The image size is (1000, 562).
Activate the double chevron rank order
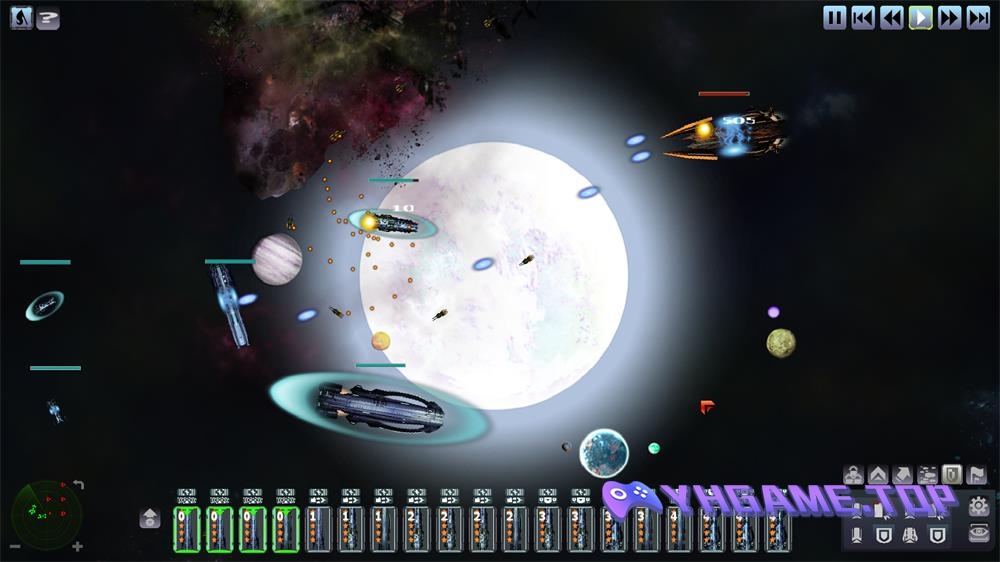878,474
